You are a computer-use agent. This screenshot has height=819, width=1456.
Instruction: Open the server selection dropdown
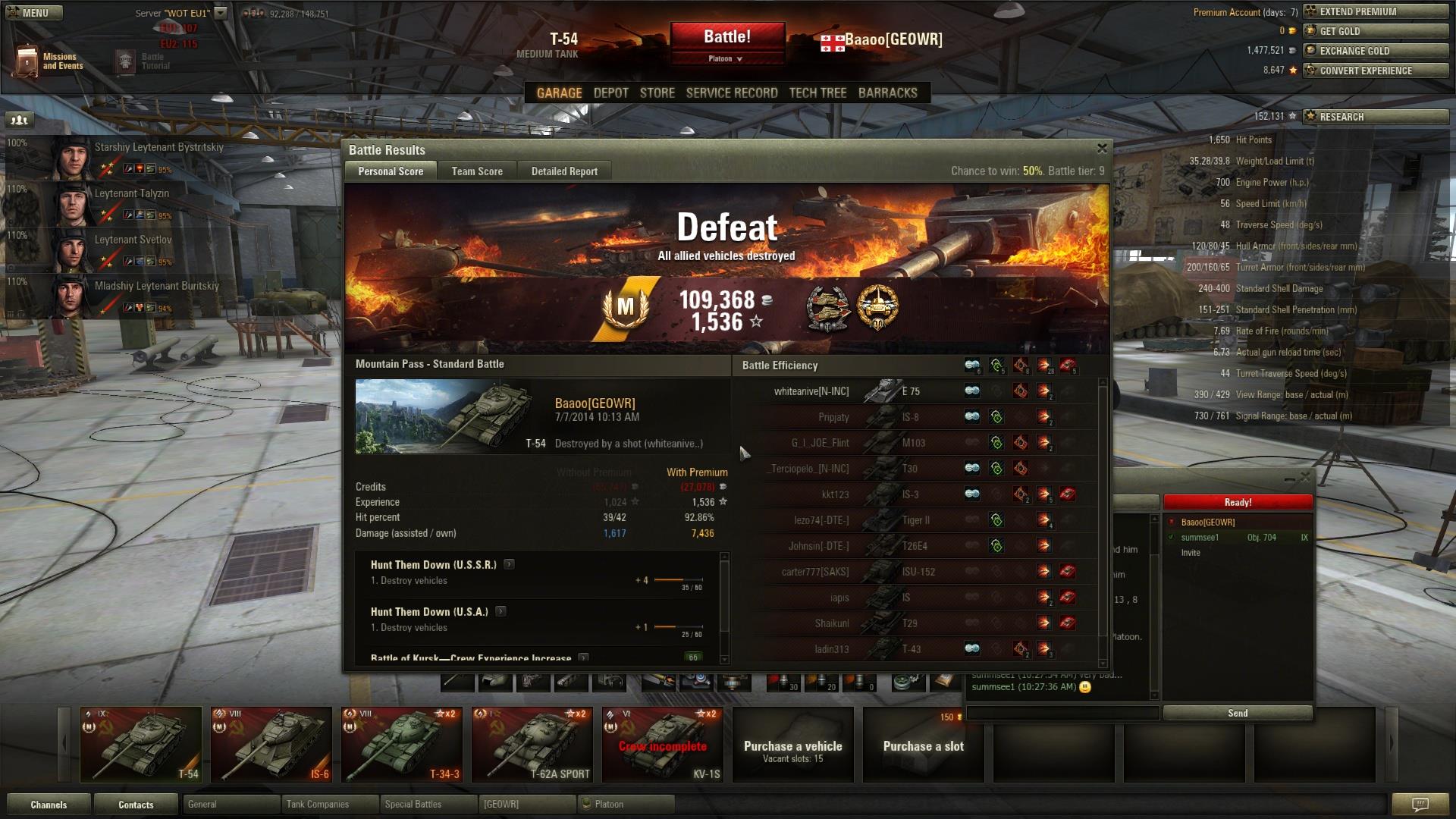pyautogui.click(x=221, y=13)
